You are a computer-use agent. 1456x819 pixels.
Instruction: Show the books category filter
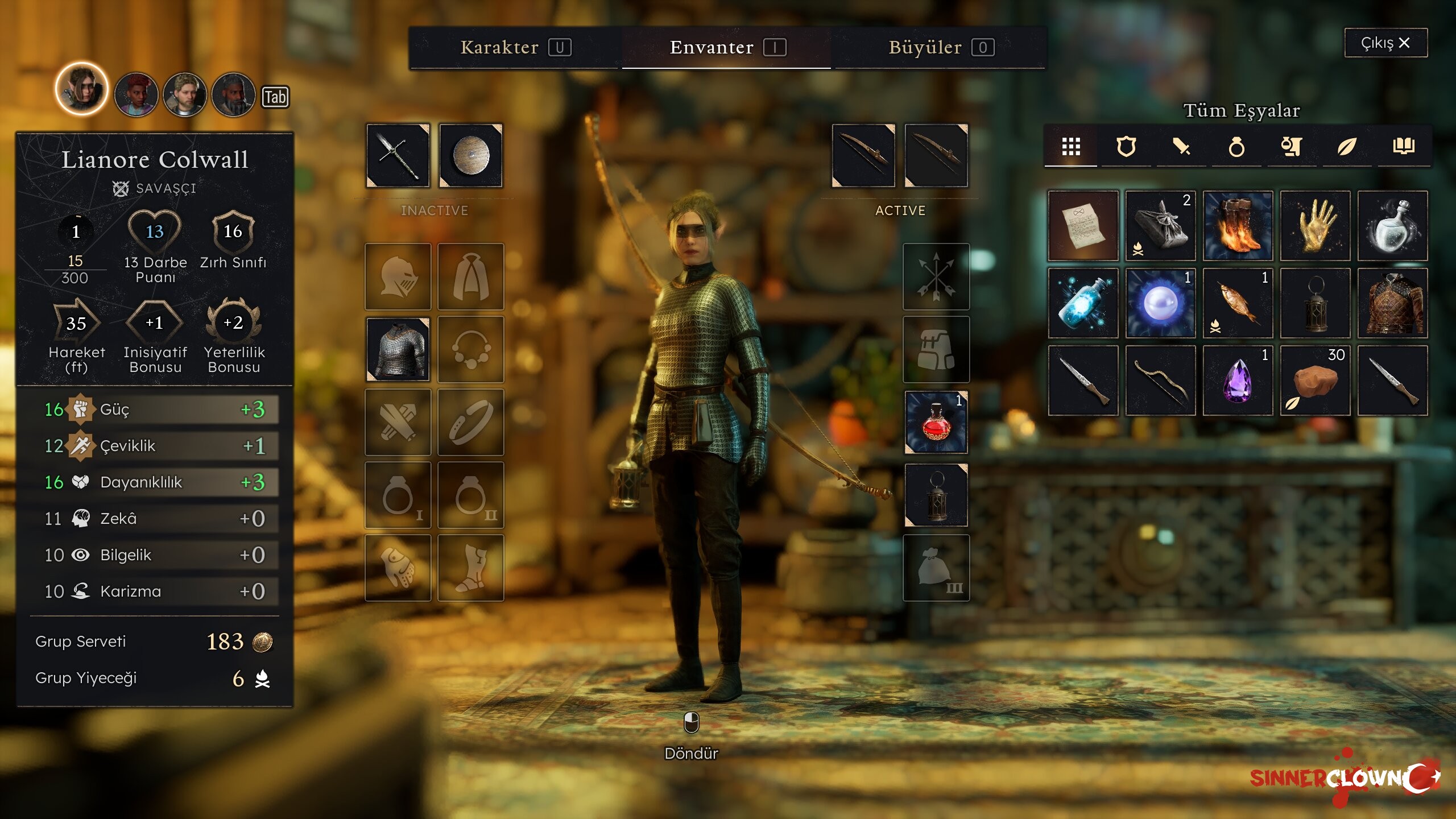pos(1403,147)
